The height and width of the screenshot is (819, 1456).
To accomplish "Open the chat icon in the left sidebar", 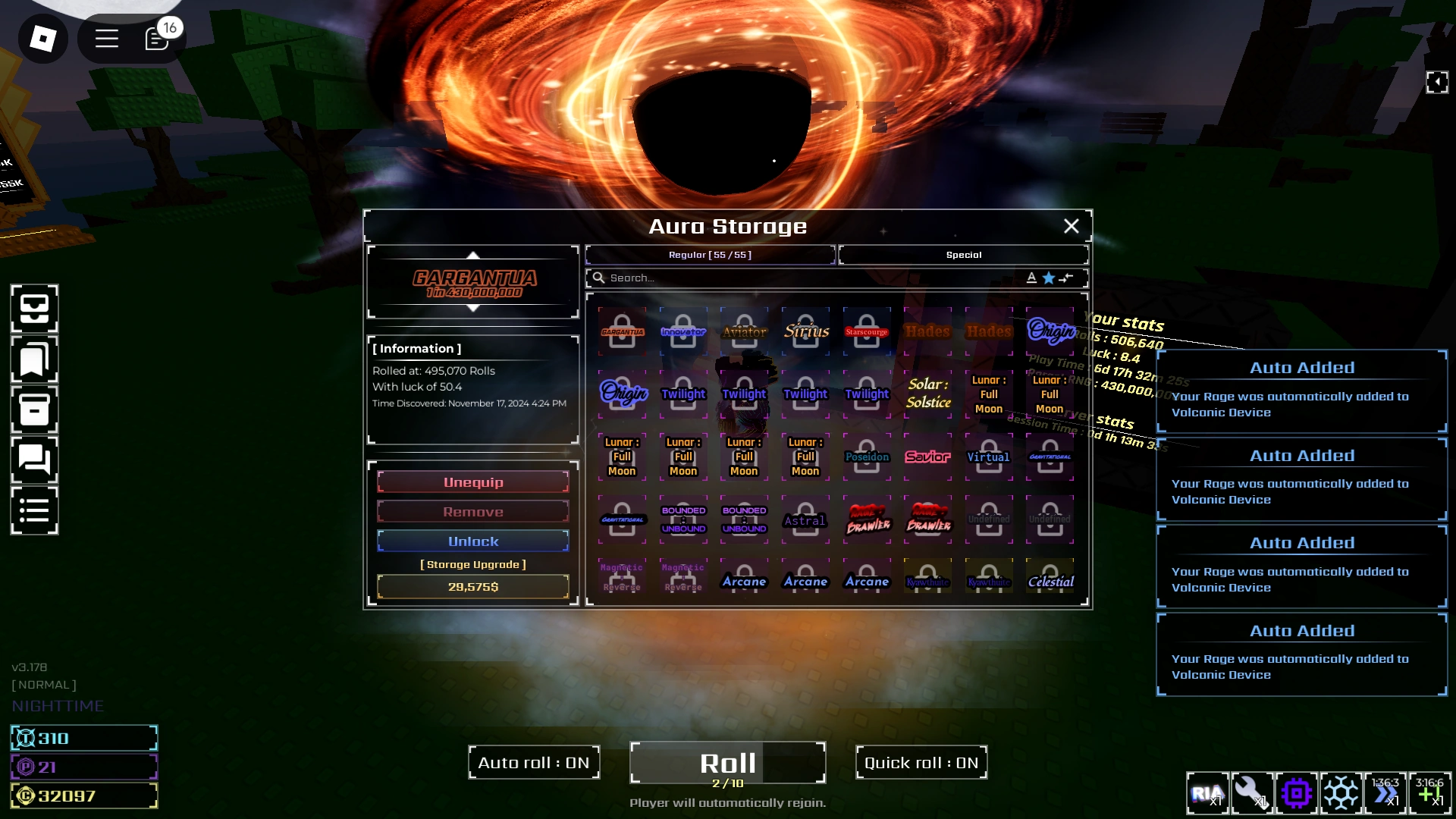I will tap(33, 460).
